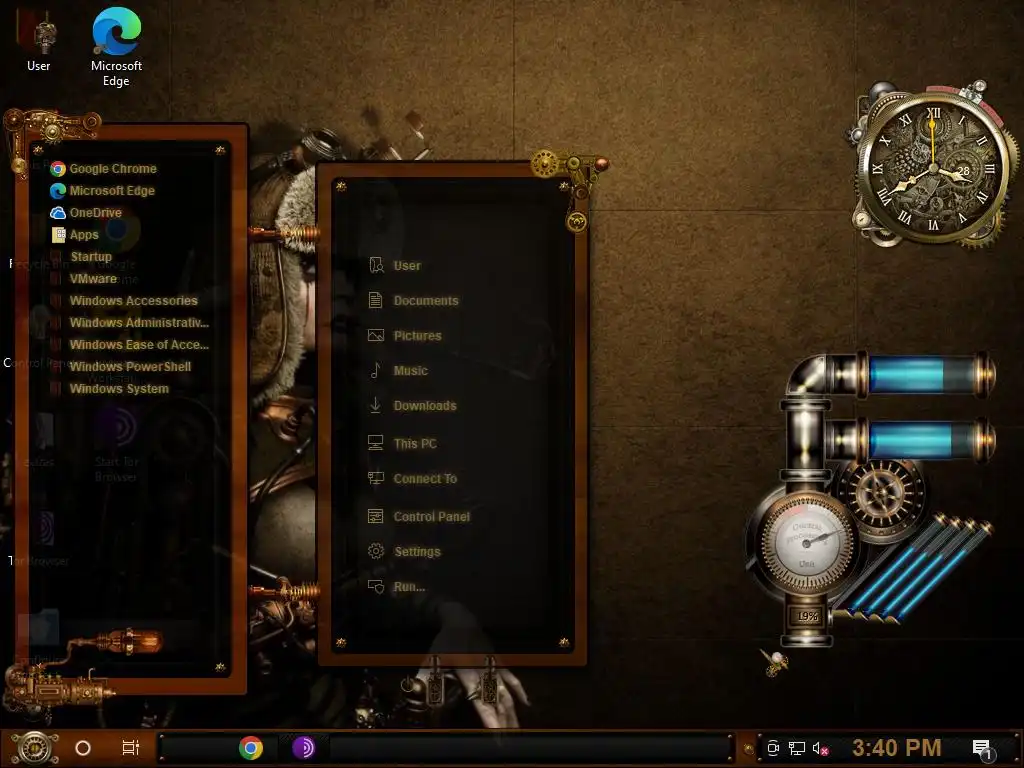Open the Pictures folder link
The width and height of the screenshot is (1024, 768).
pos(417,336)
